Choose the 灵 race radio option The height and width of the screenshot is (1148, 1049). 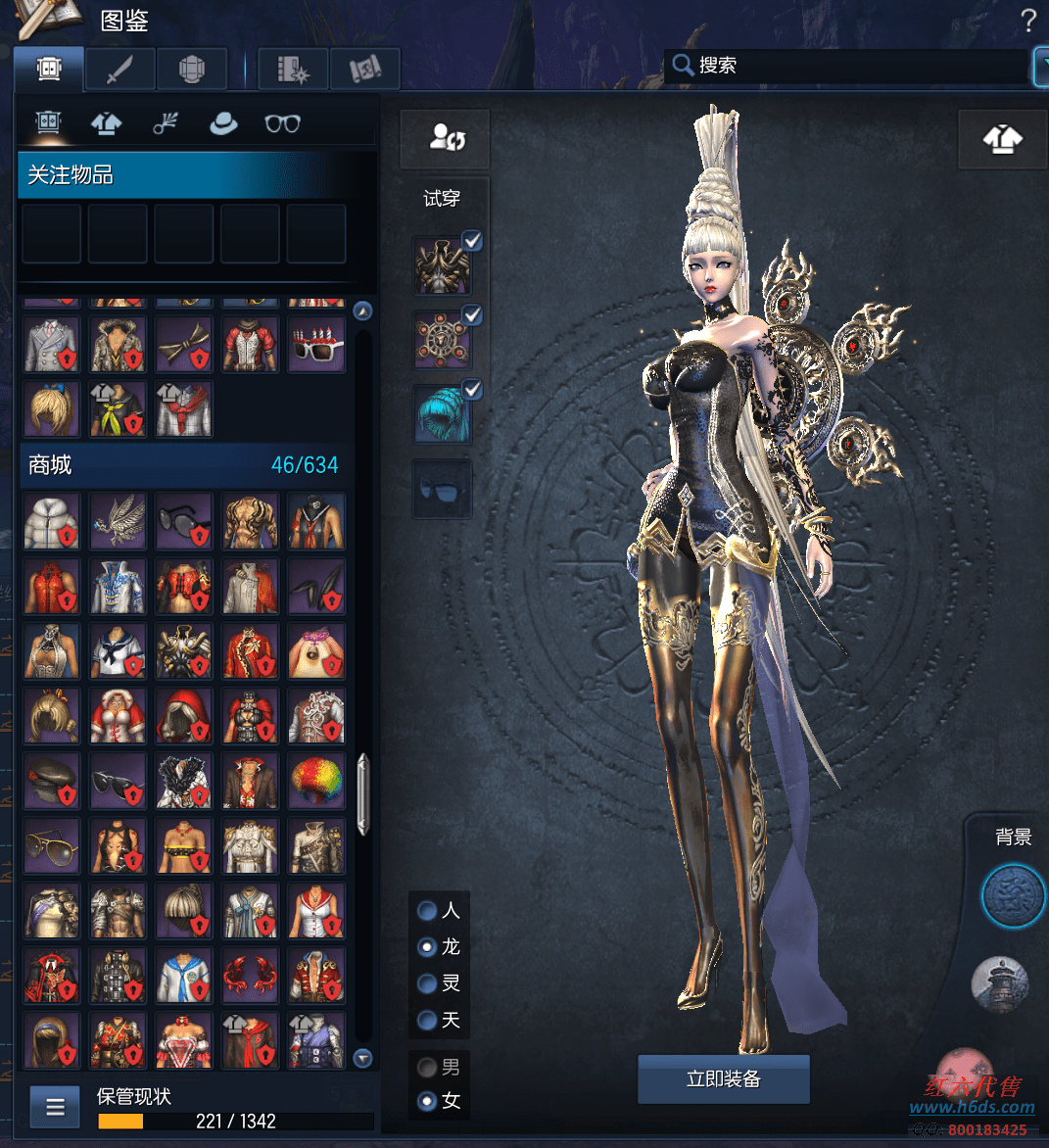coord(427,983)
